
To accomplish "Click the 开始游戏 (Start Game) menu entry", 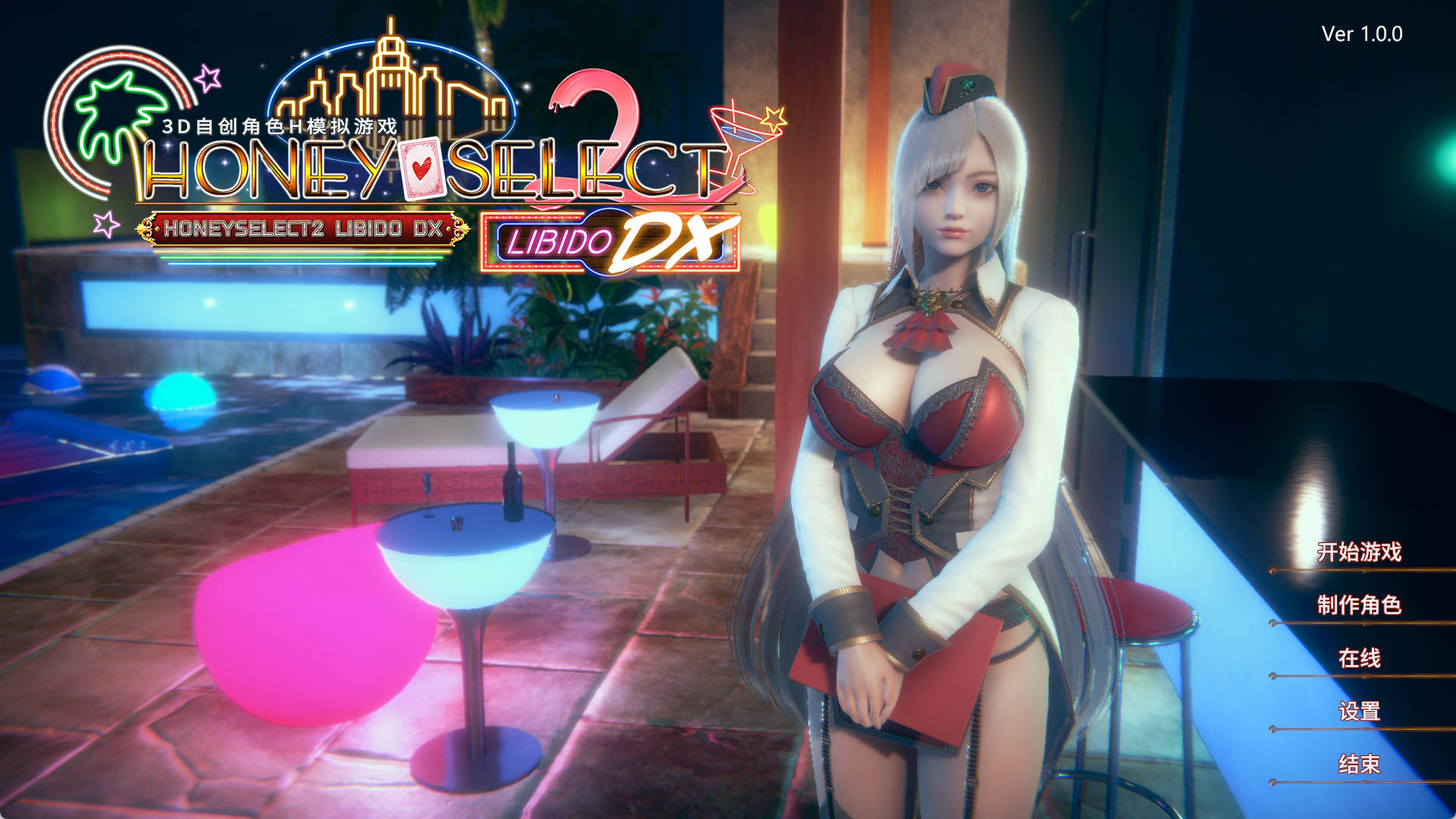I will 1360,550.
